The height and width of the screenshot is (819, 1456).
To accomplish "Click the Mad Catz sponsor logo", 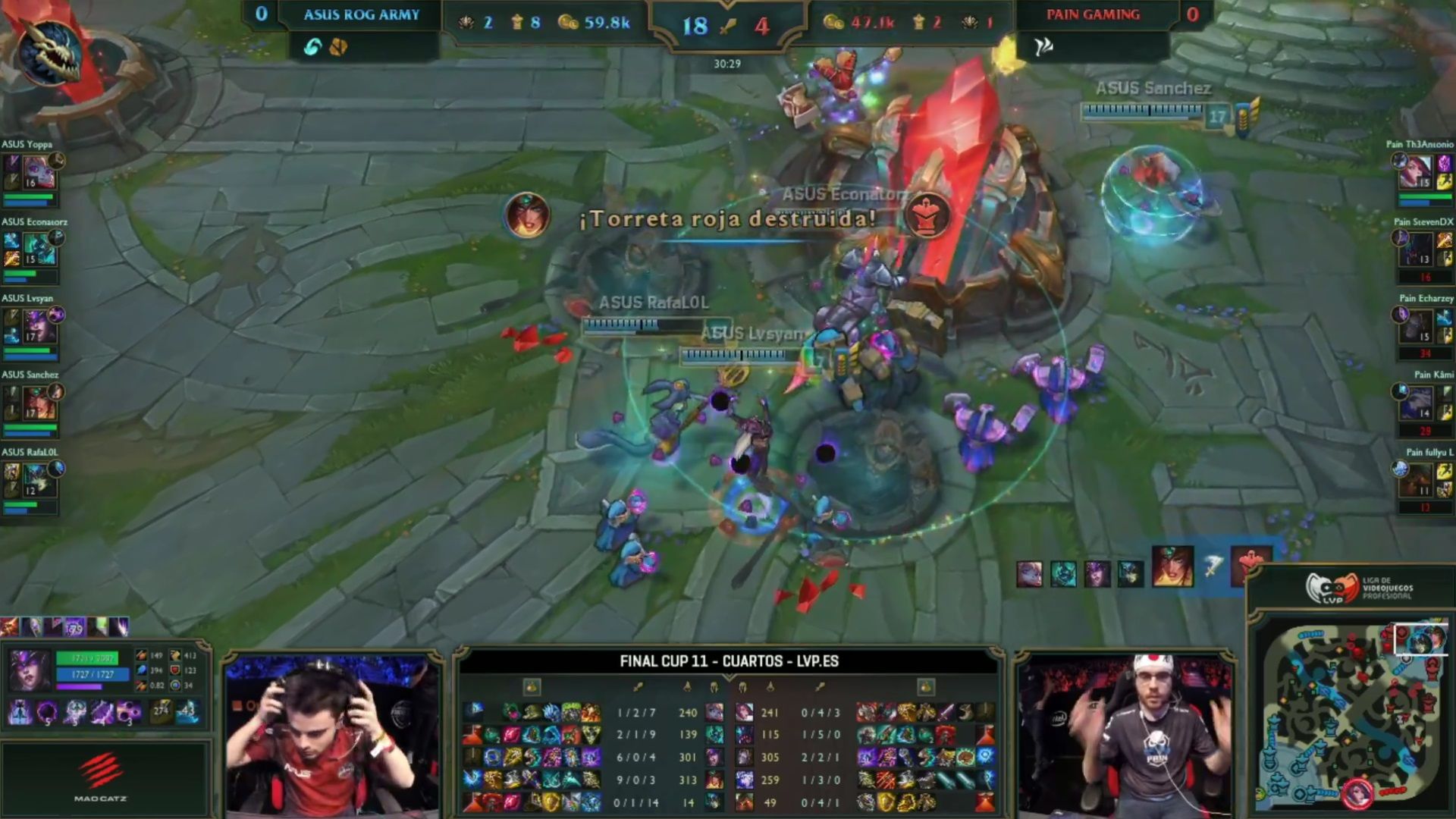I will (x=102, y=777).
